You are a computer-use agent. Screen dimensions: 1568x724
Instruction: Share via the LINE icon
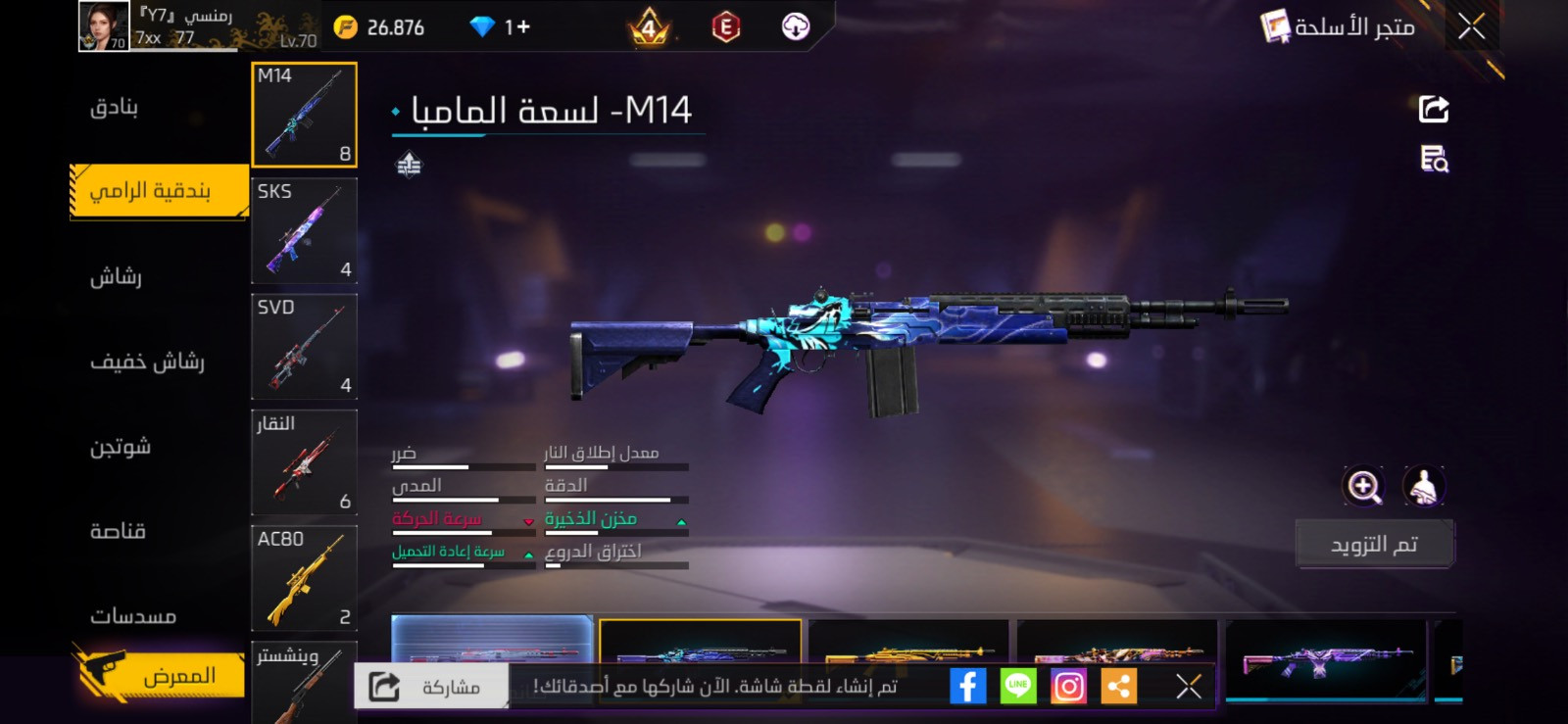point(1017,686)
